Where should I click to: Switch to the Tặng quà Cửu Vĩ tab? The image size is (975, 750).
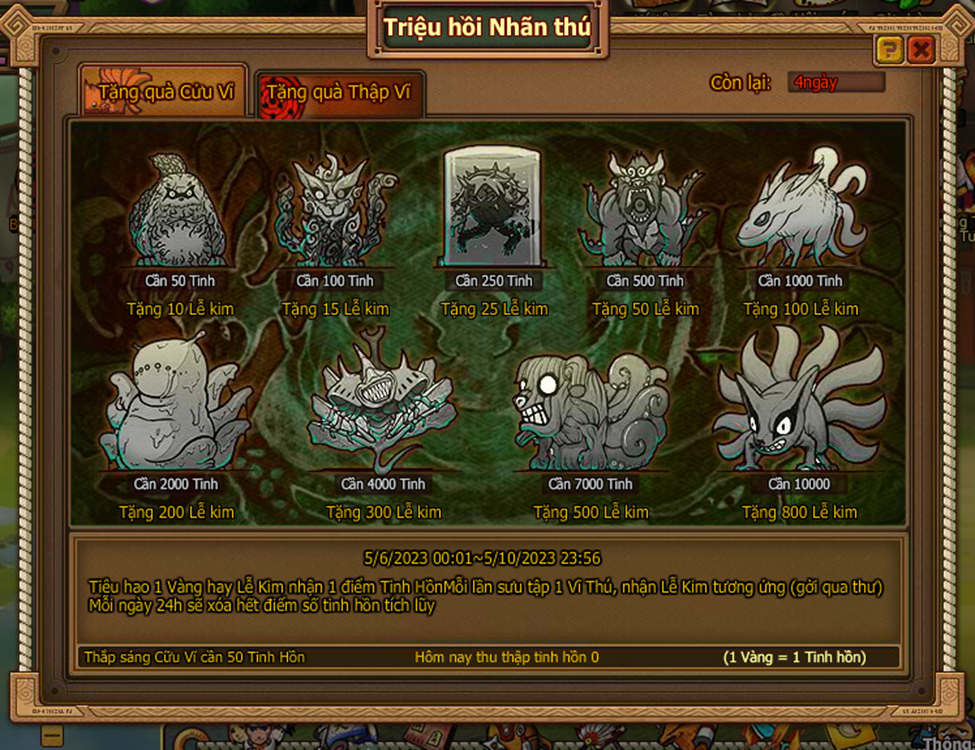point(164,93)
